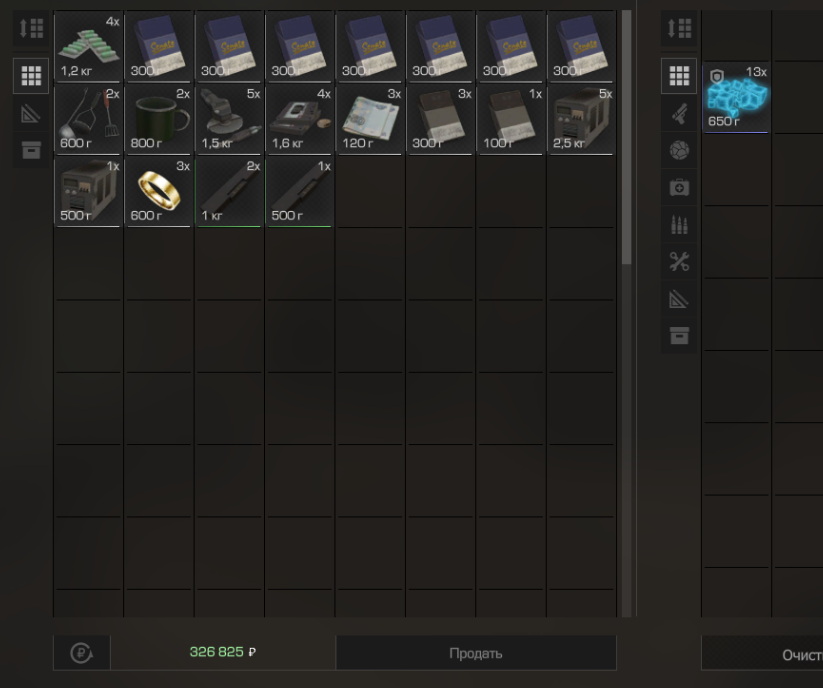Choose the kitchen utensils item slot

pos(88,119)
